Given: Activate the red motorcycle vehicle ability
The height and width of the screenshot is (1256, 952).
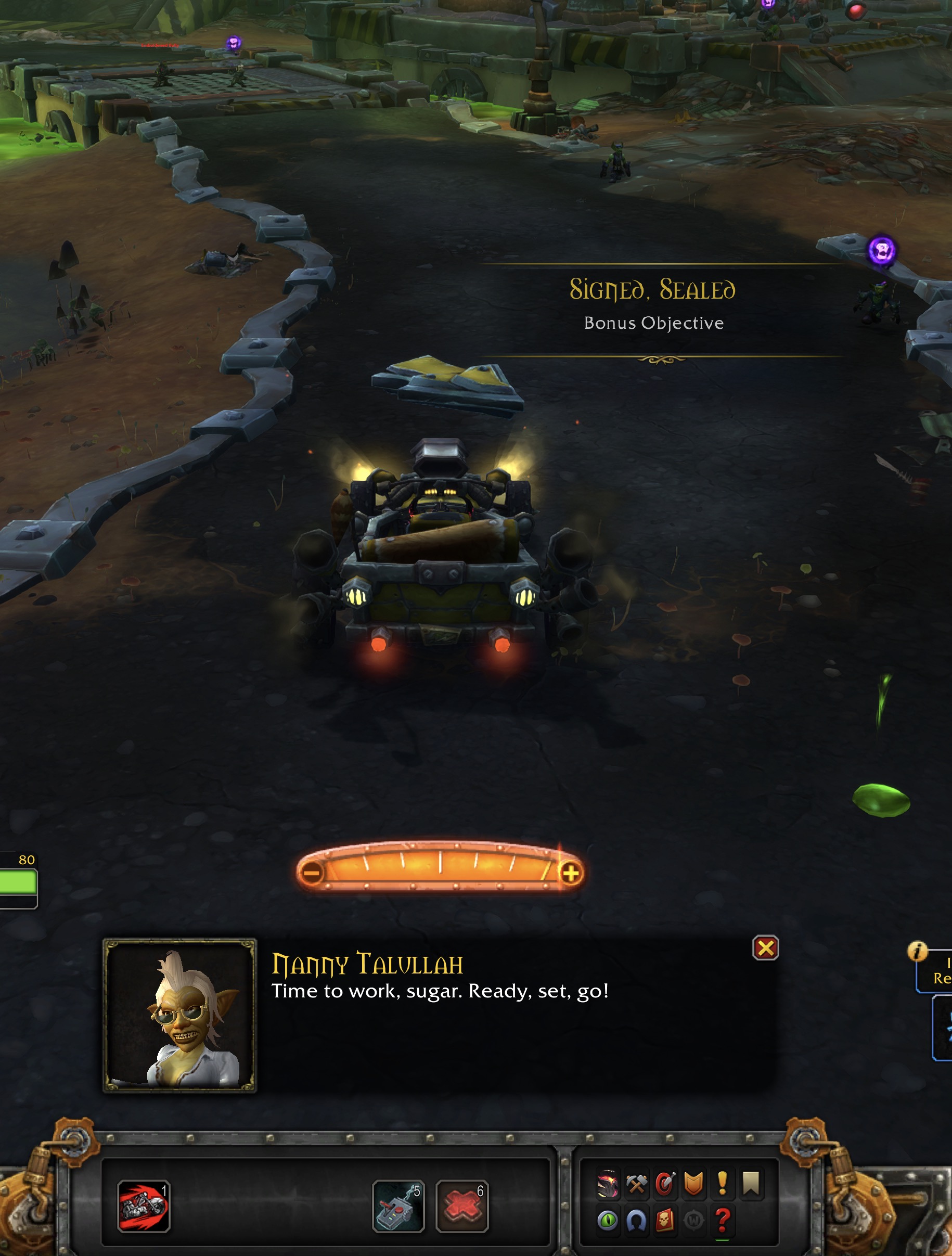Looking at the screenshot, I should 143,1206.
